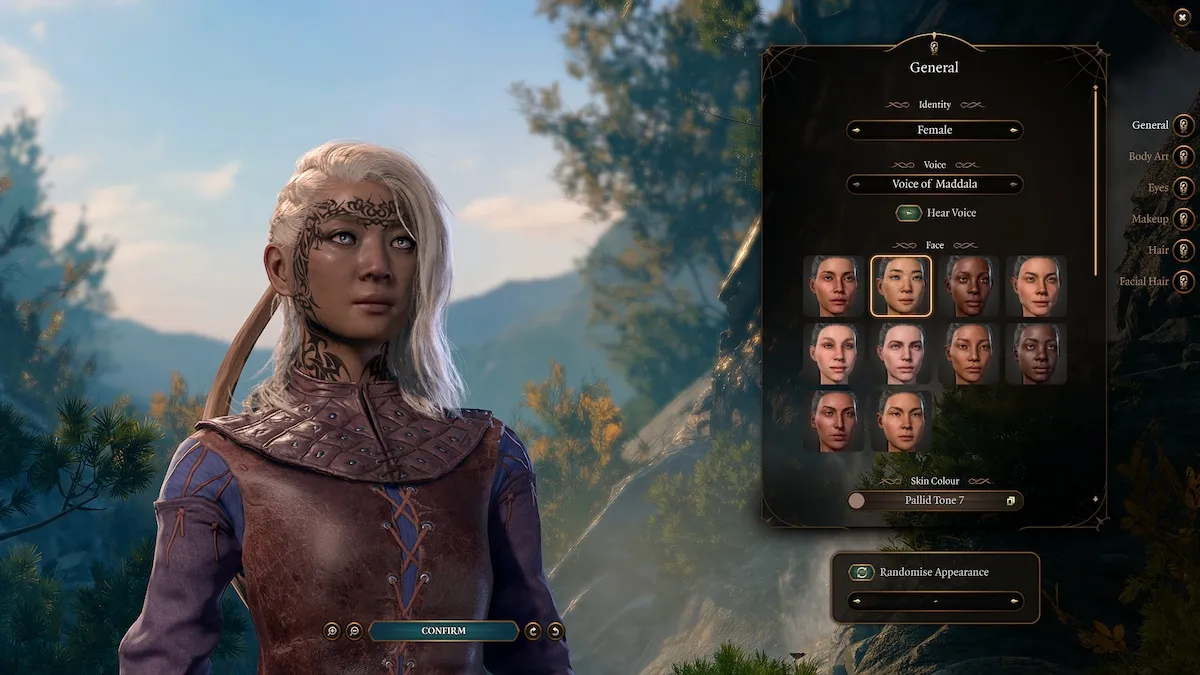This screenshot has height=675, width=1200.
Task: Click the previous Identity arrow beside Female
Action: [x=855, y=130]
